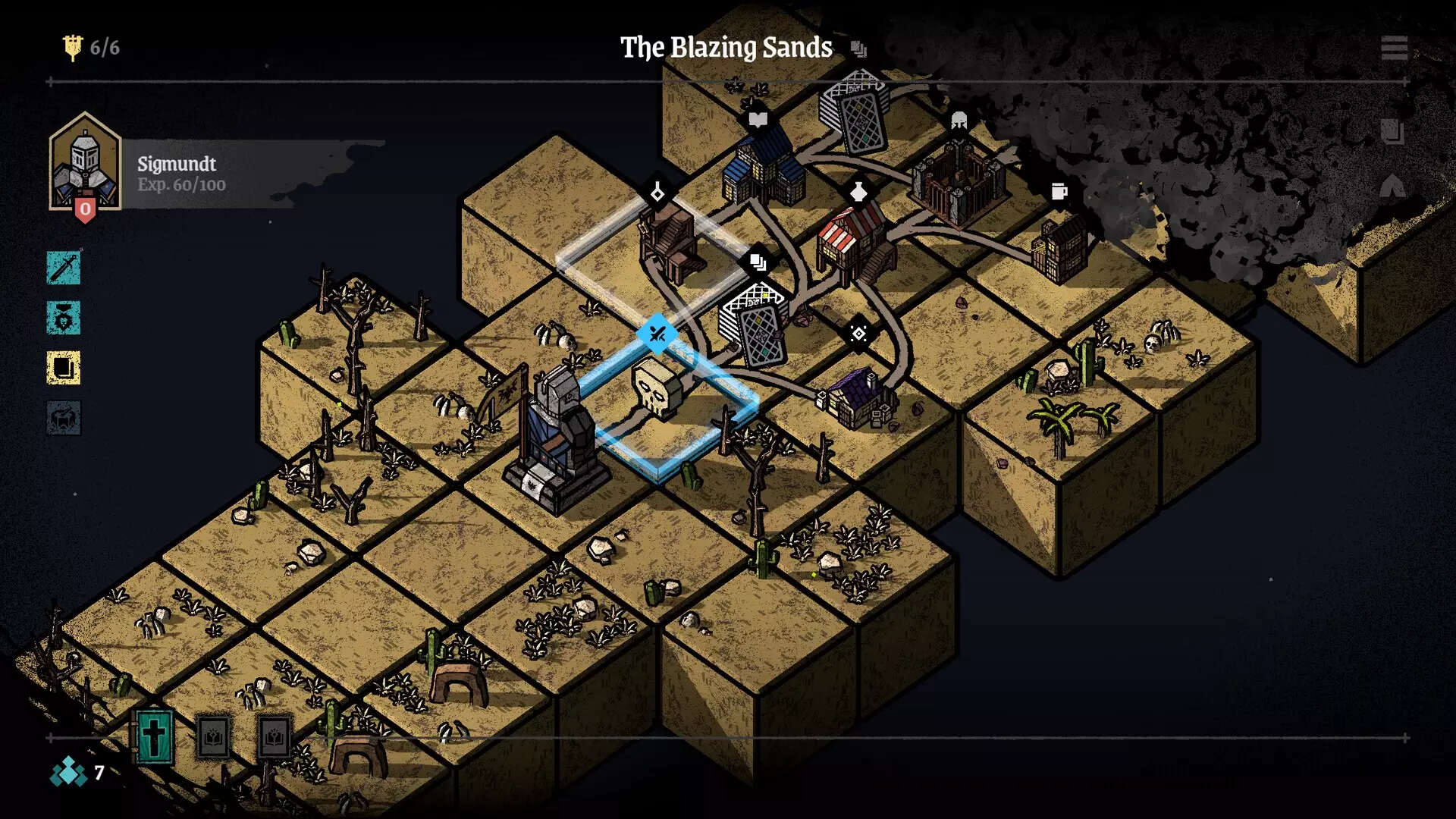Select the crosshair target marker

click(858, 334)
